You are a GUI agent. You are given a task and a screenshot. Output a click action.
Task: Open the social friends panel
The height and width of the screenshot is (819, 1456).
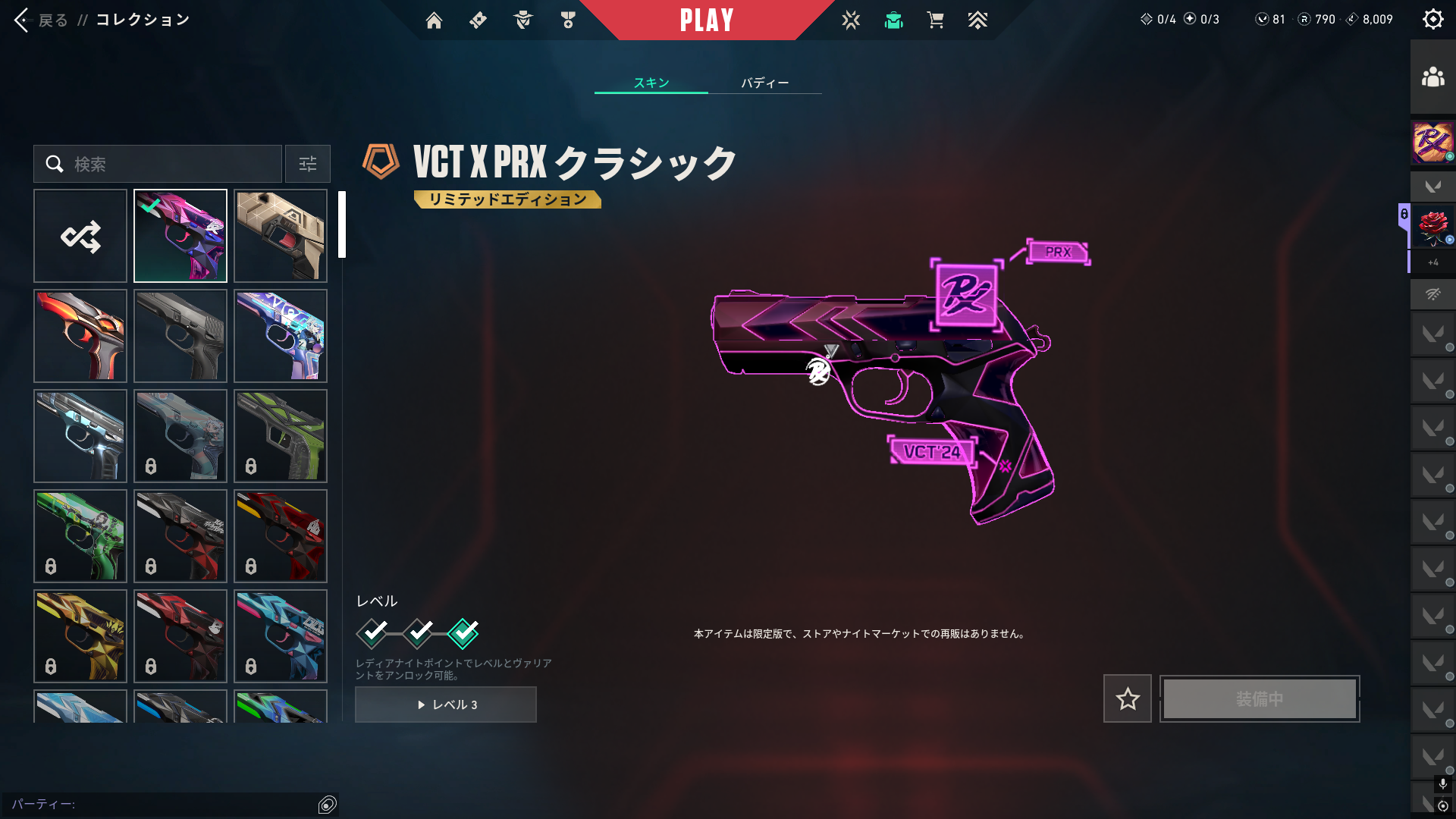1432,77
